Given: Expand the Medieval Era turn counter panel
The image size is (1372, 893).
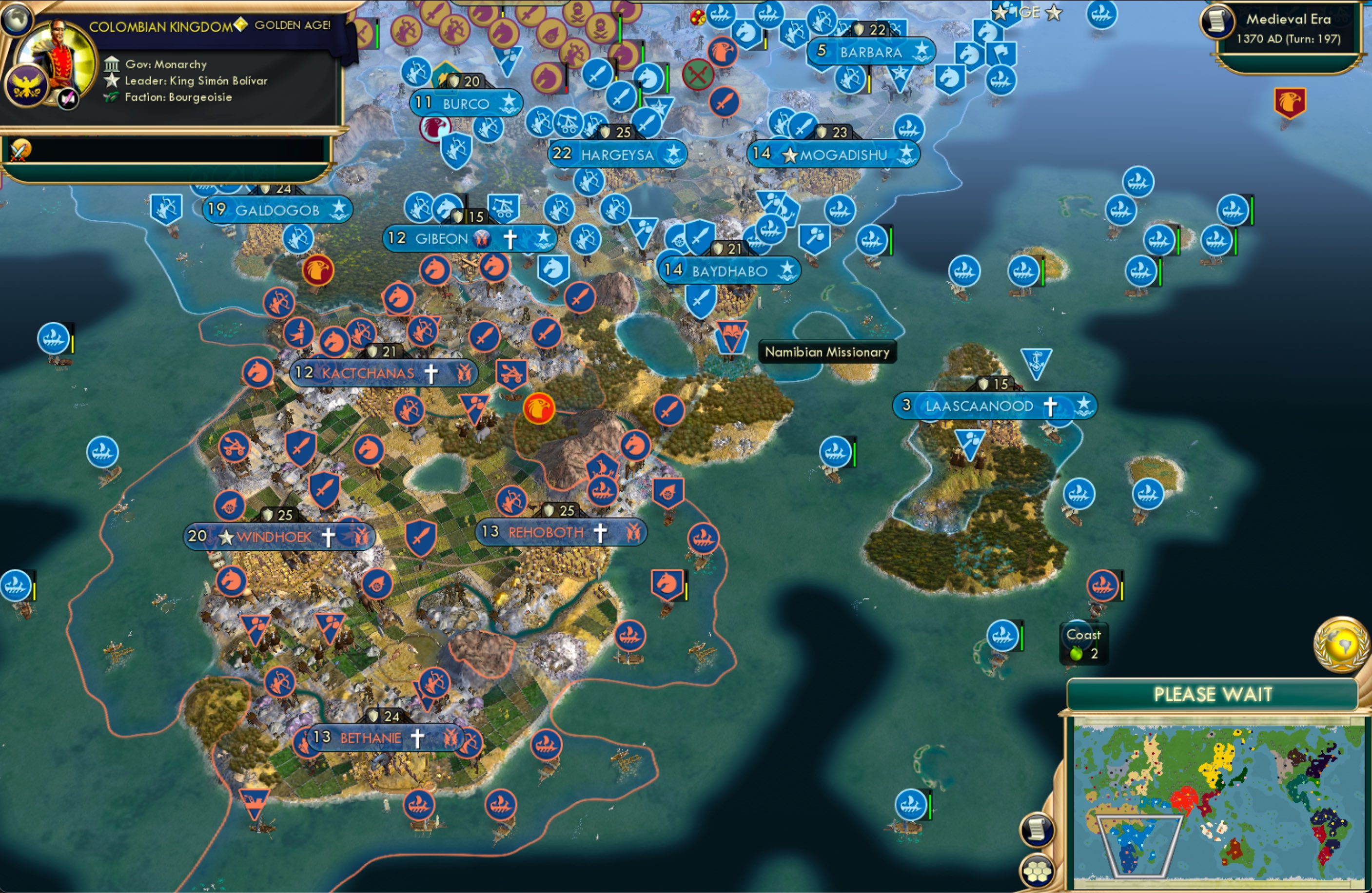Looking at the screenshot, I should pos(1290,28).
